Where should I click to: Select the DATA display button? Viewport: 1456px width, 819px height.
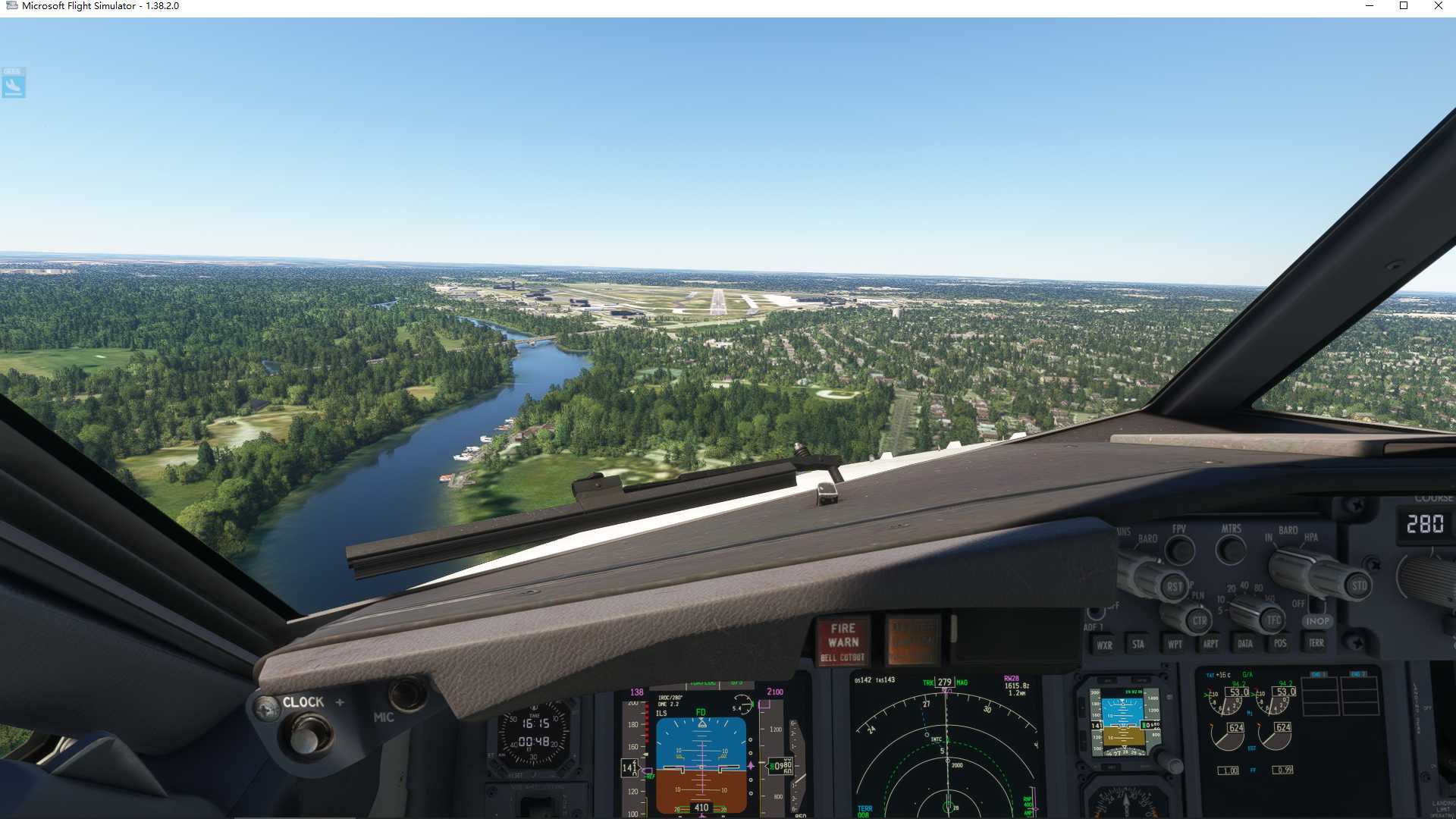[x=1245, y=644]
